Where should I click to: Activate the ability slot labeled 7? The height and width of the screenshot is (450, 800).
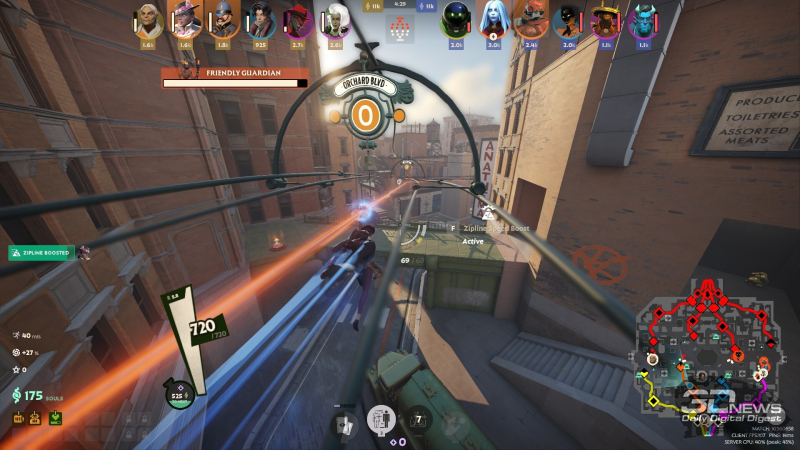[419, 420]
